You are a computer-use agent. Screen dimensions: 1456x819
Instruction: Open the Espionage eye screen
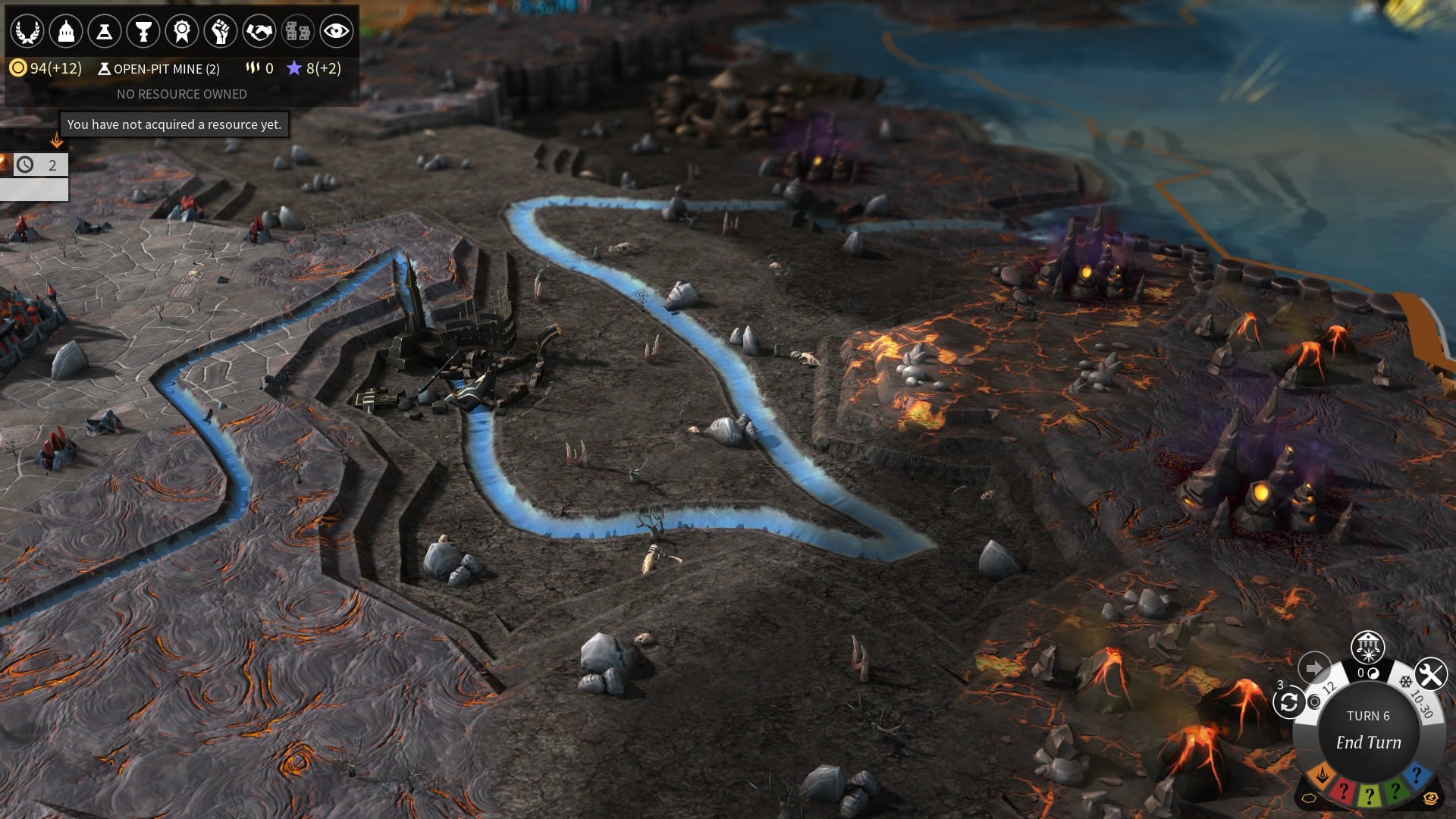pyautogui.click(x=336, y=32)
